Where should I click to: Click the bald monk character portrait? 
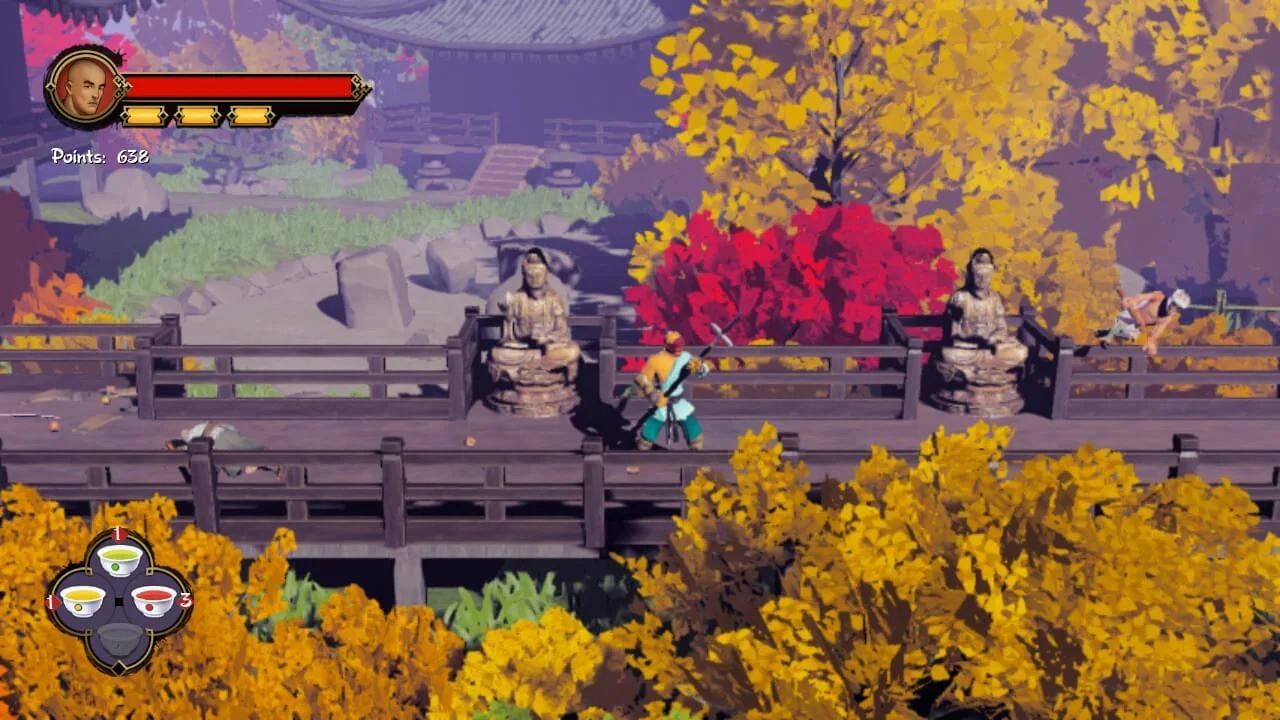tap(85, 88)
